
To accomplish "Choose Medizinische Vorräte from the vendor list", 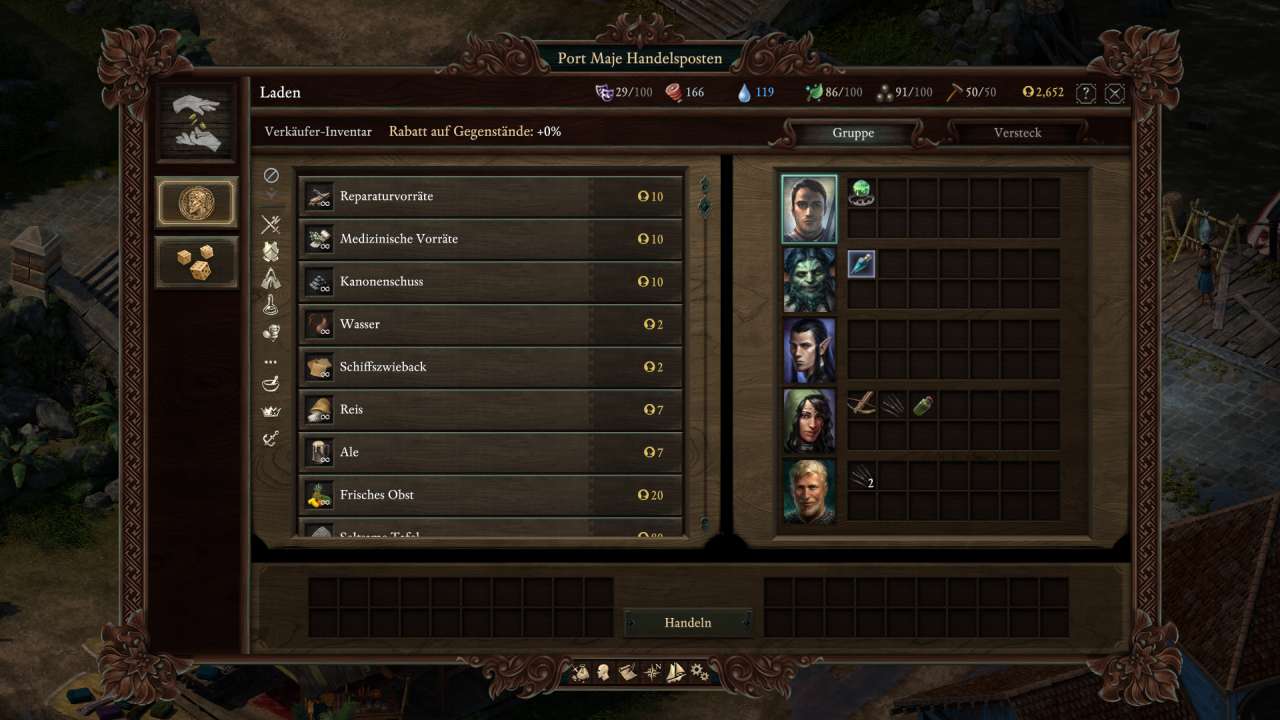I will pos(490,239).
